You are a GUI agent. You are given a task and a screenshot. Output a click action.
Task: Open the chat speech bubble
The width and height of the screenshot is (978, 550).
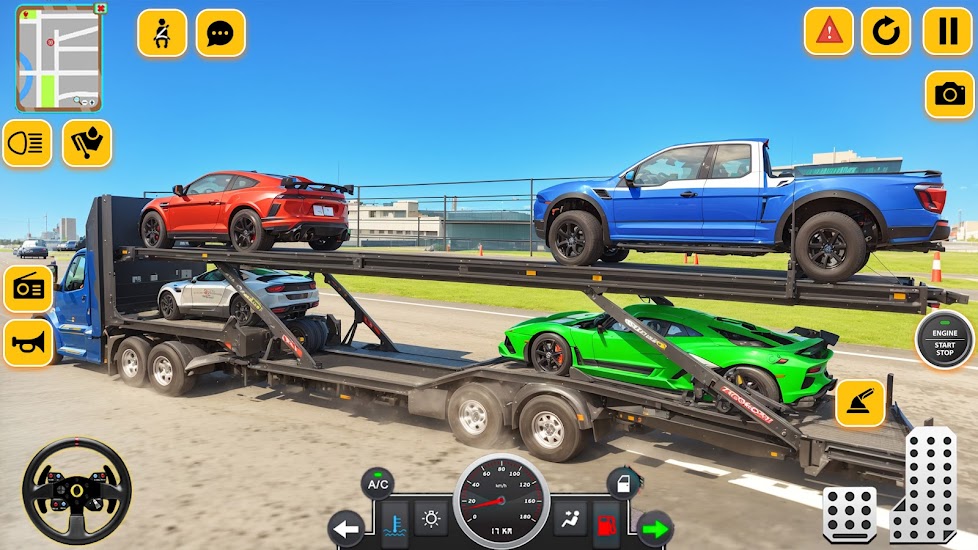point(220,33)
